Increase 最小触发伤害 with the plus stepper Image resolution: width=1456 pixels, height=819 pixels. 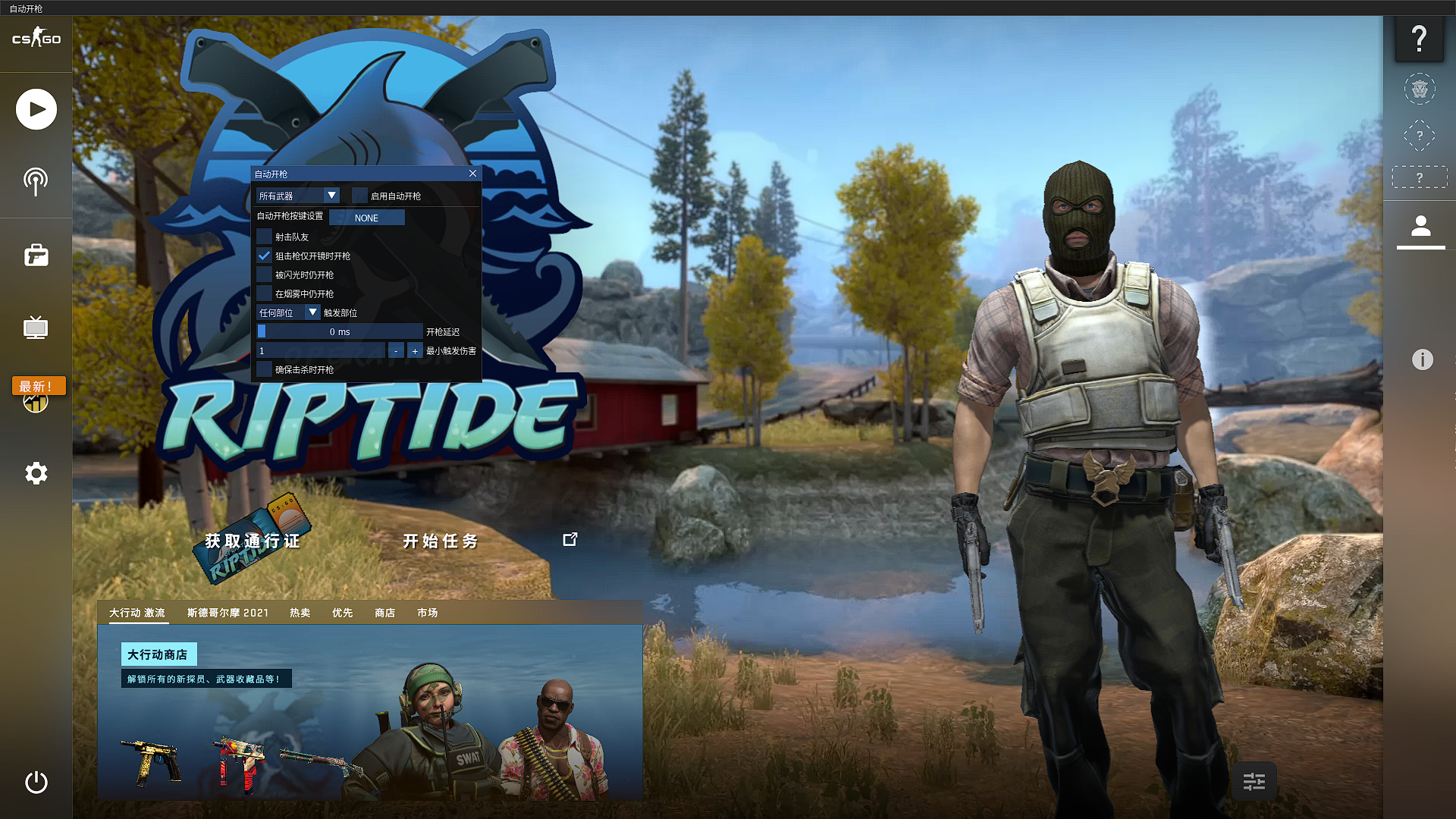click(x=414, y=350)
